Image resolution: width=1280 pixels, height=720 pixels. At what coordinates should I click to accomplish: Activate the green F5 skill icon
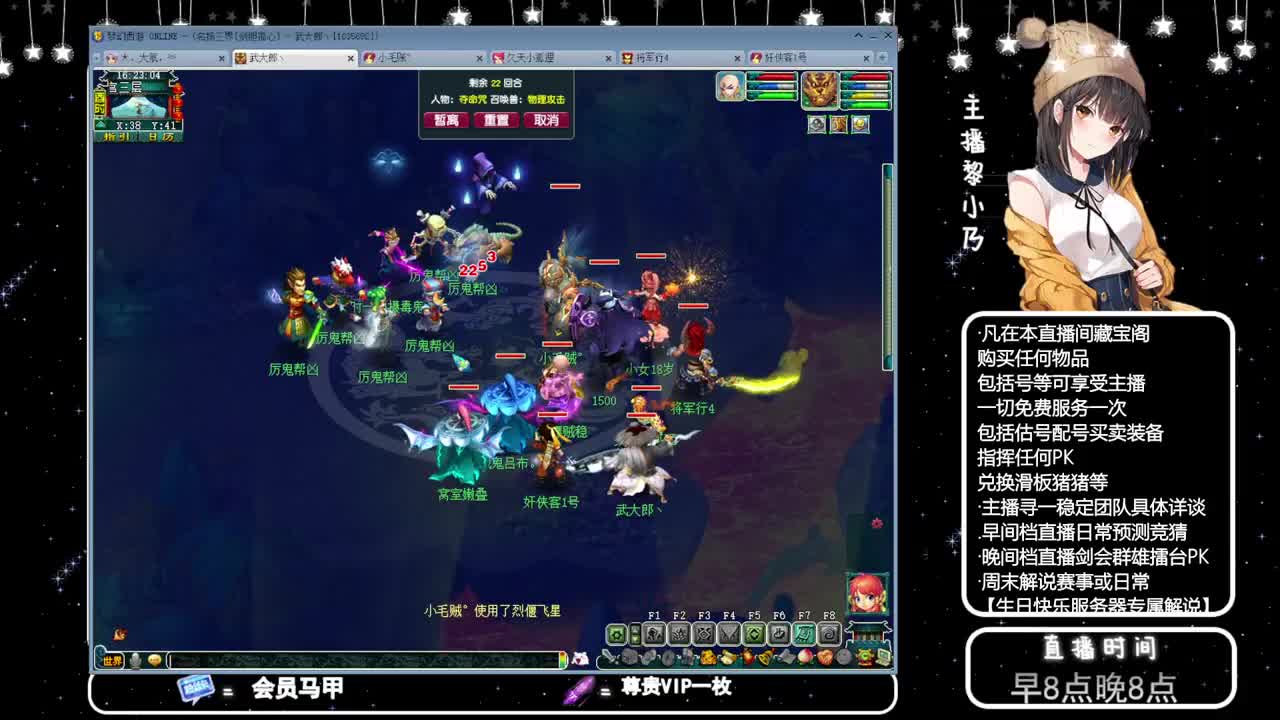click(752, 632)
